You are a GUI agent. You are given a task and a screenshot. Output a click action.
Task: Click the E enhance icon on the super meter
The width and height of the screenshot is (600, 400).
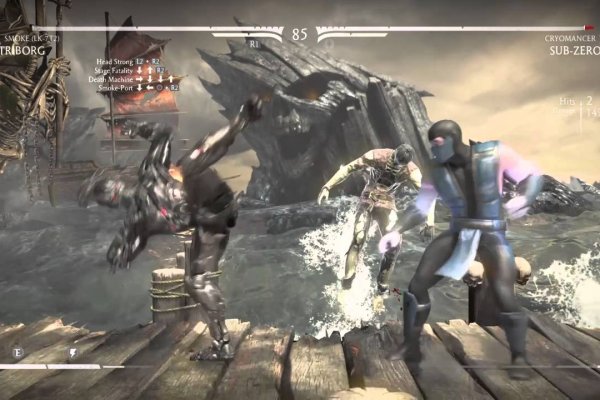point(18,352)
